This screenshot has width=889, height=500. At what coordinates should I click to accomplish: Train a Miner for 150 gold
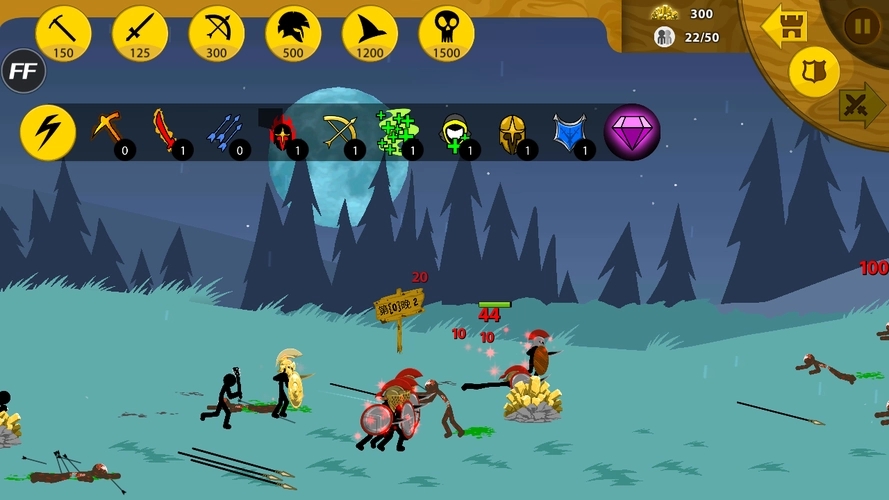63,32
